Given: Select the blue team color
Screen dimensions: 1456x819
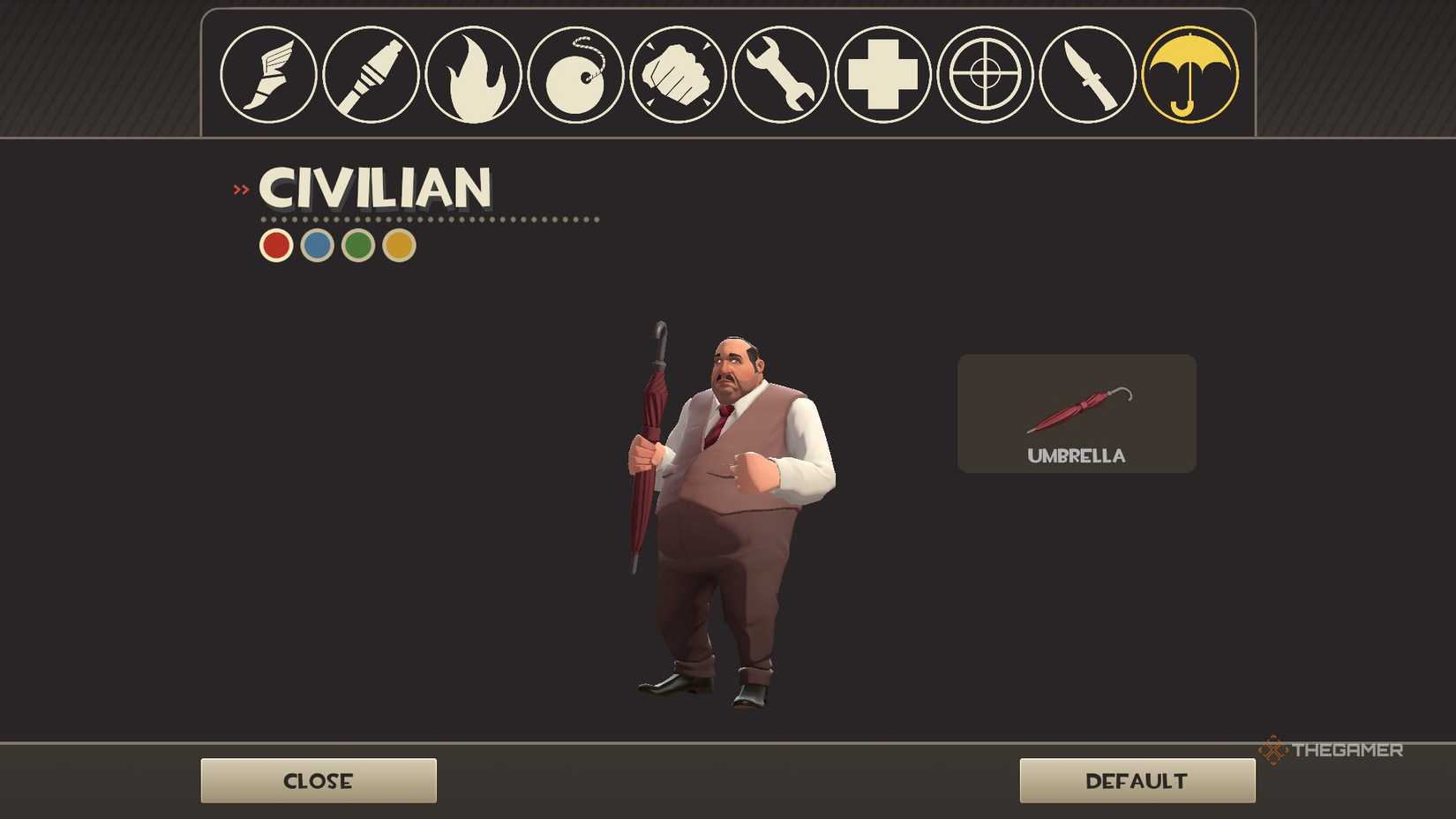Looking at the screenshot, I should [316, 244].
